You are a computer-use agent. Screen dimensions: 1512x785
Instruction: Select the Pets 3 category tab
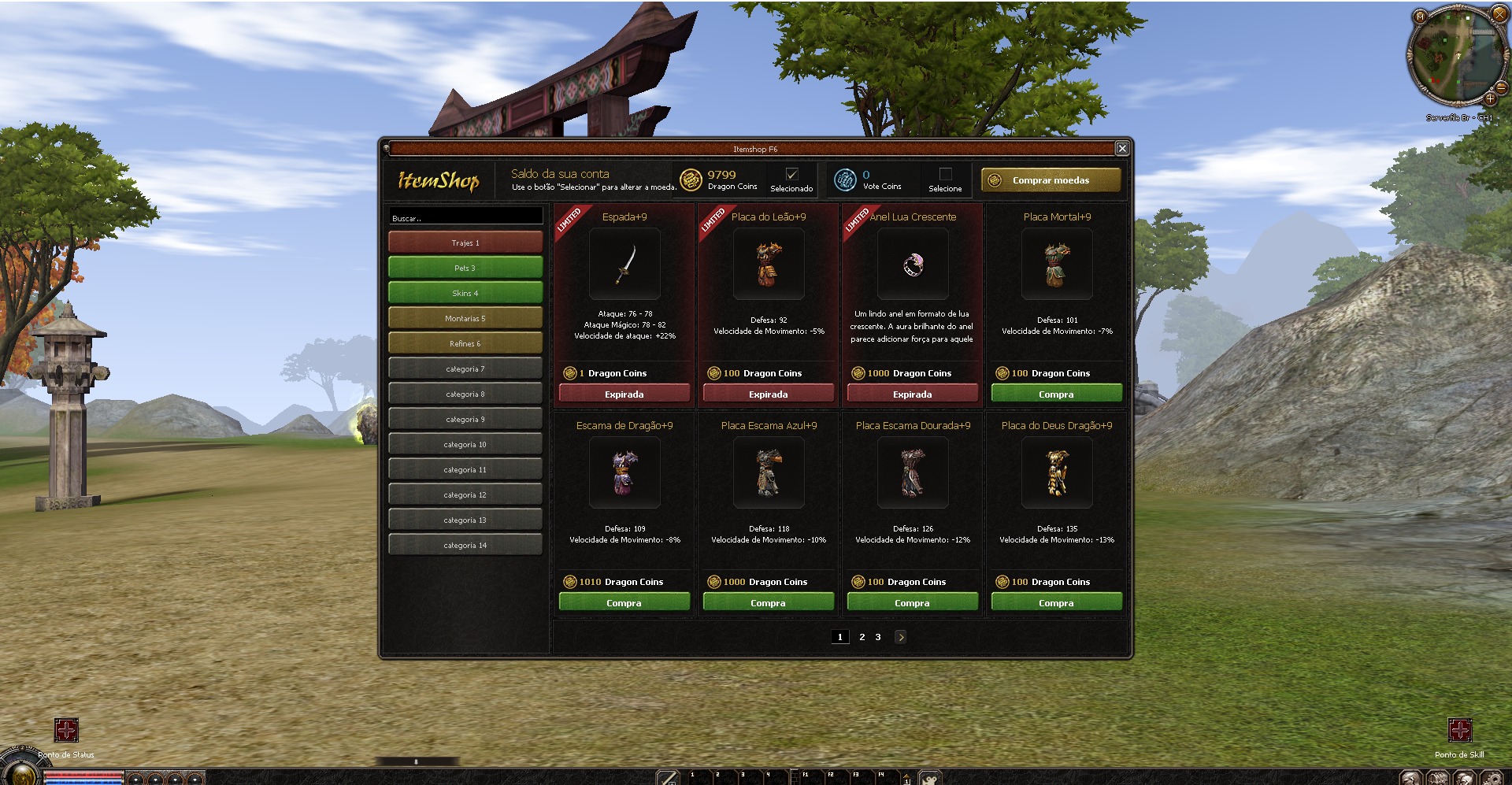click(x=464, y=268)
